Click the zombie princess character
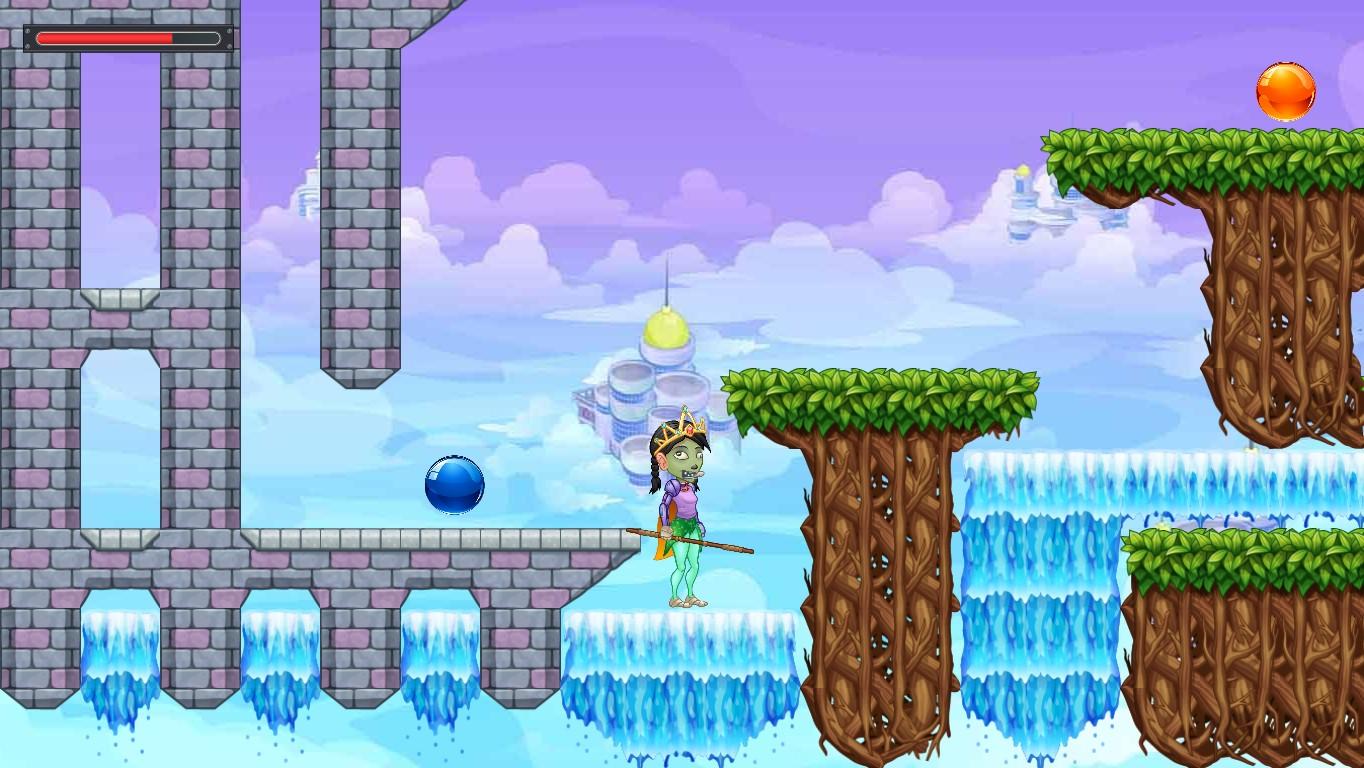1364x768 pixels. click(685, 500)
